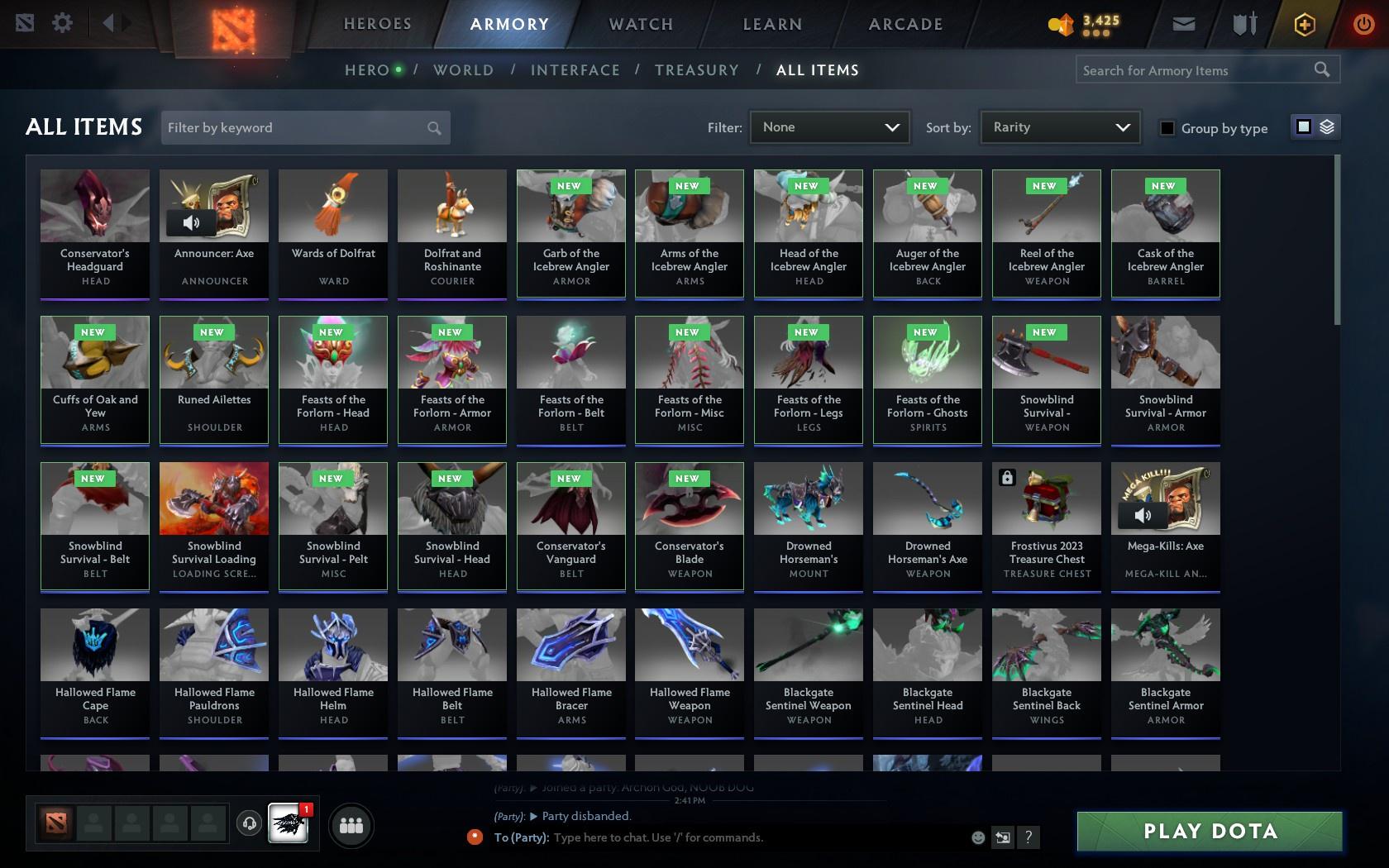1389x868 pixels.
Task: Click the Armory search magnifier icon
Action: (x=1320, y=70)
